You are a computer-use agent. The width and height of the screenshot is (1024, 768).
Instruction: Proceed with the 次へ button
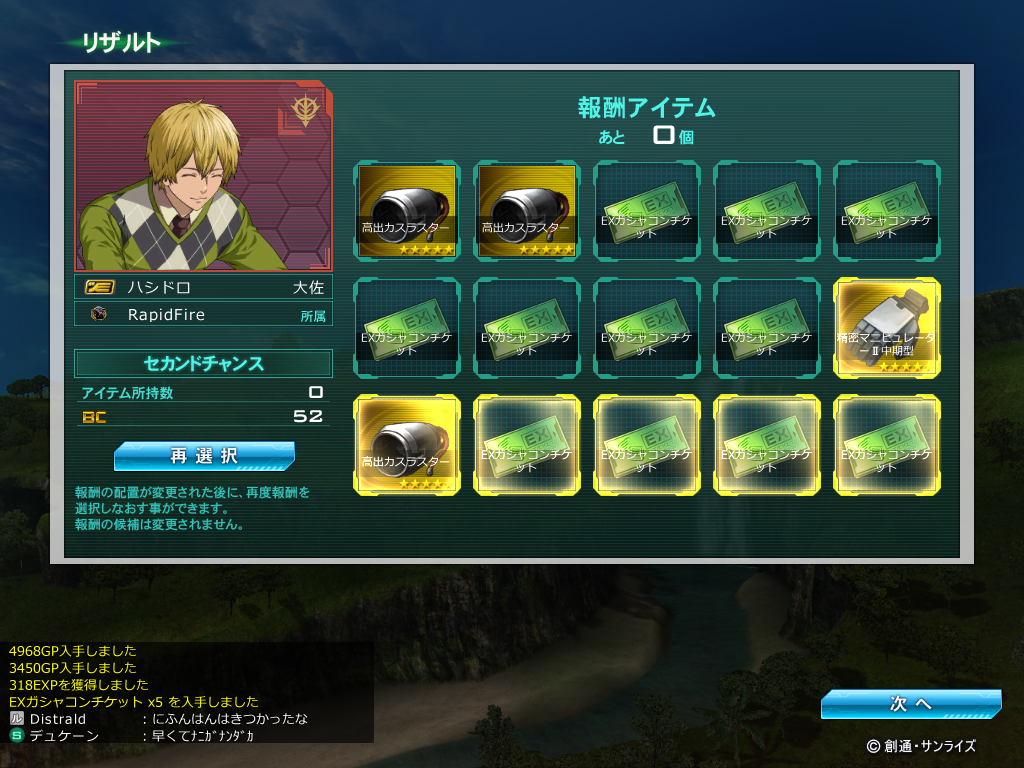[x=910, y=704]
